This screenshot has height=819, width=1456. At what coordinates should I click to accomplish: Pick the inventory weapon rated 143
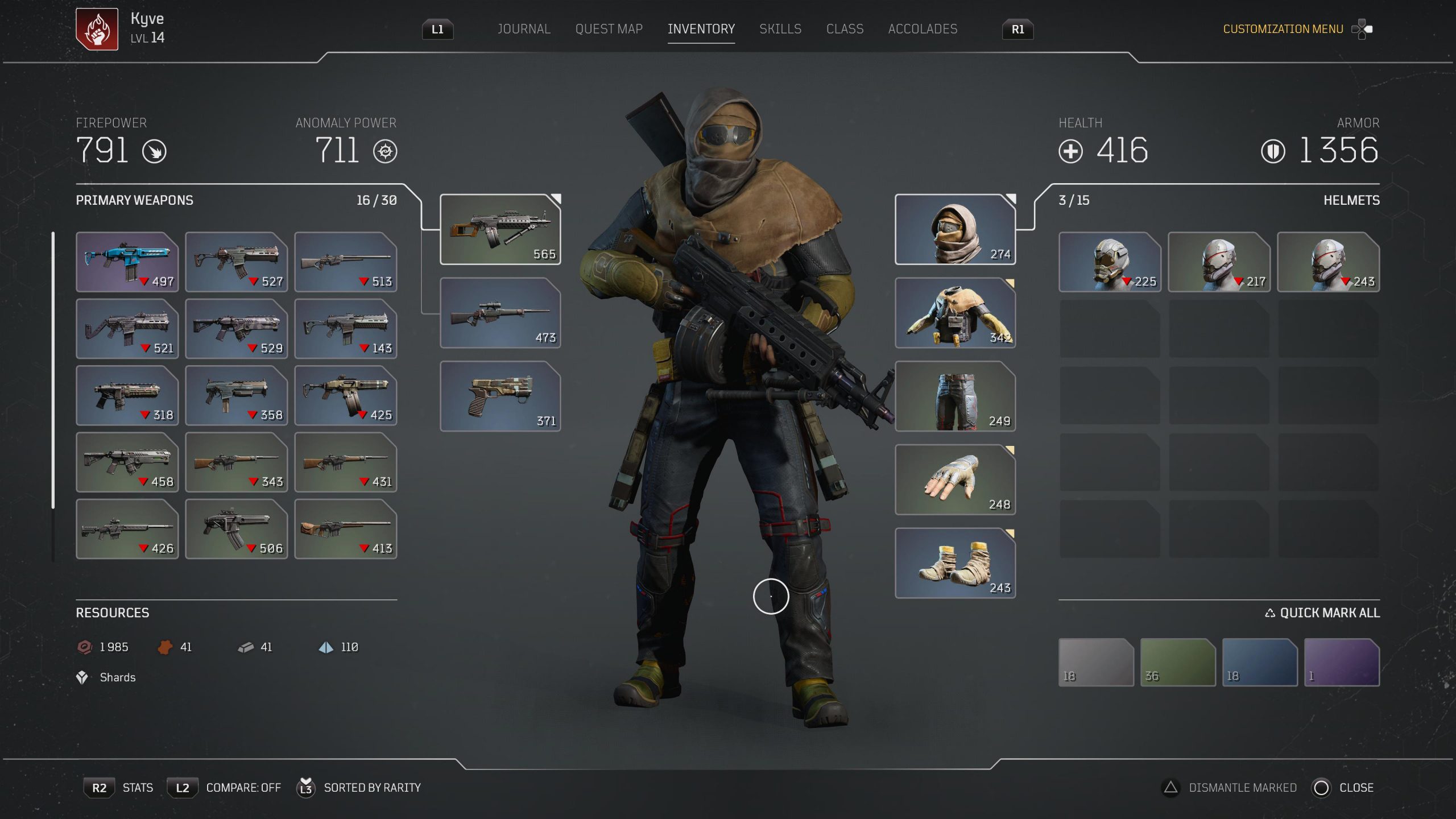click(x=345, y=329)
